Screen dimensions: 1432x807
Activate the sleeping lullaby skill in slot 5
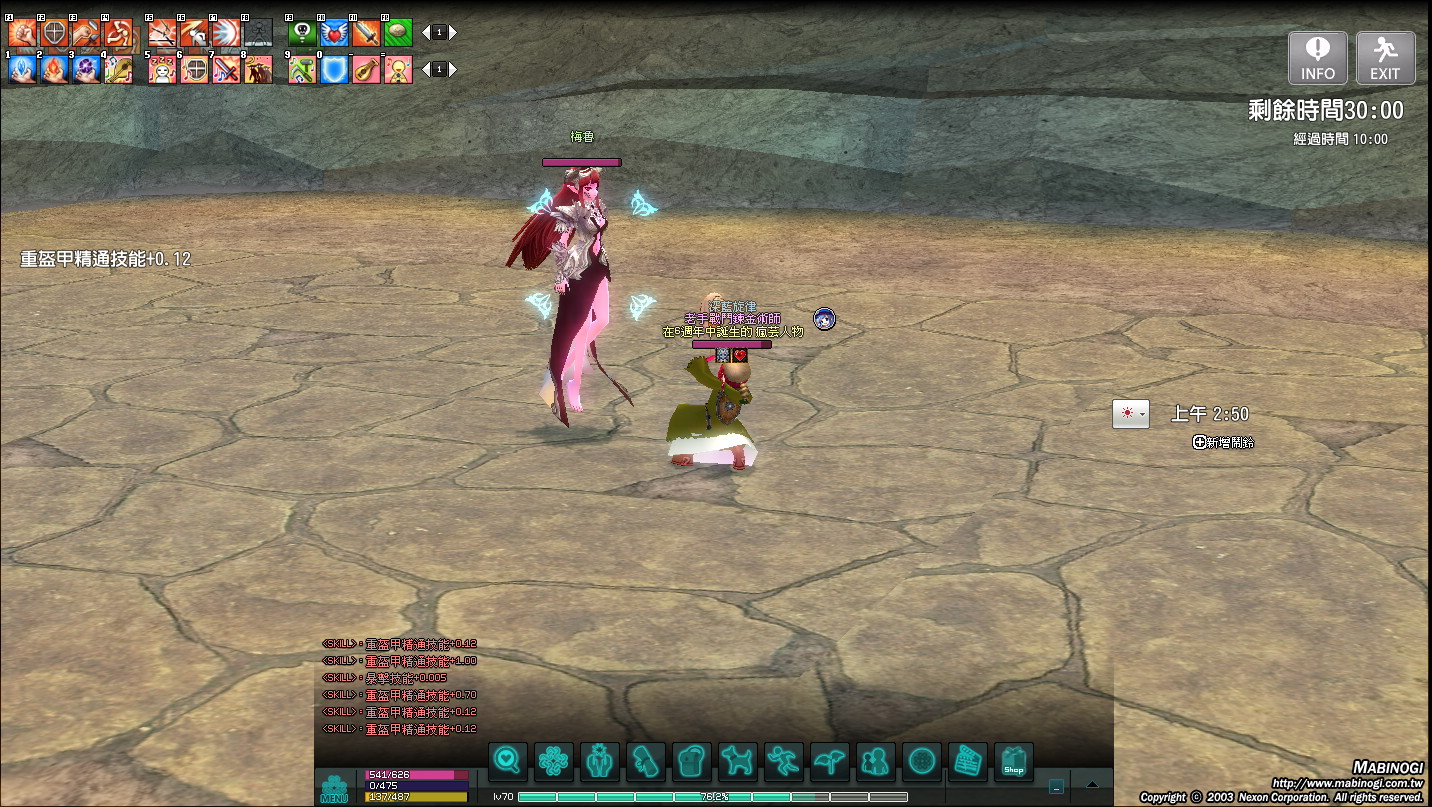click(x=163, y=69)
